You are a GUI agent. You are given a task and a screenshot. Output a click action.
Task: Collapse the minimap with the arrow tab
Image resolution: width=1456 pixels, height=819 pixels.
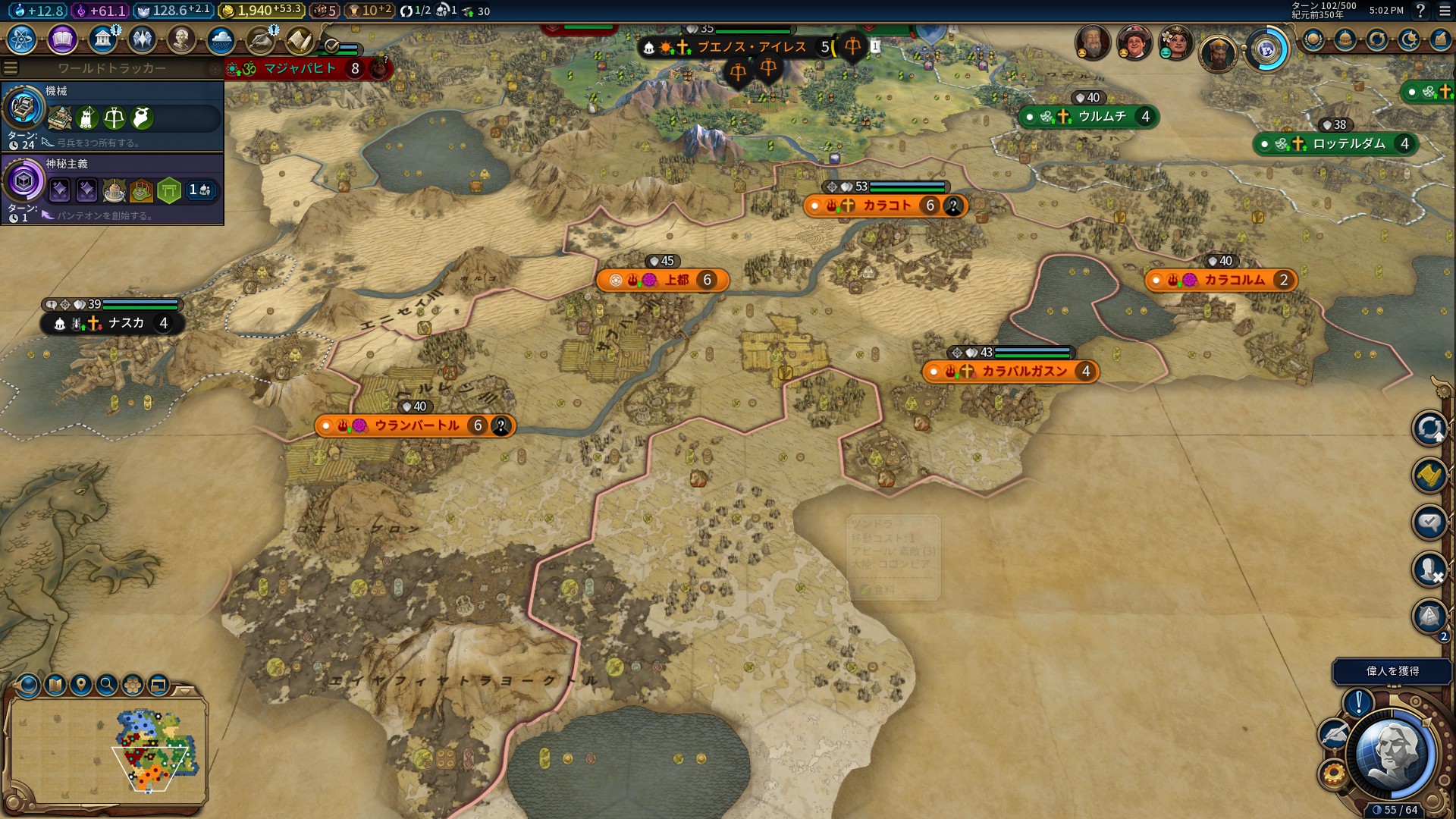coord(184,691)
